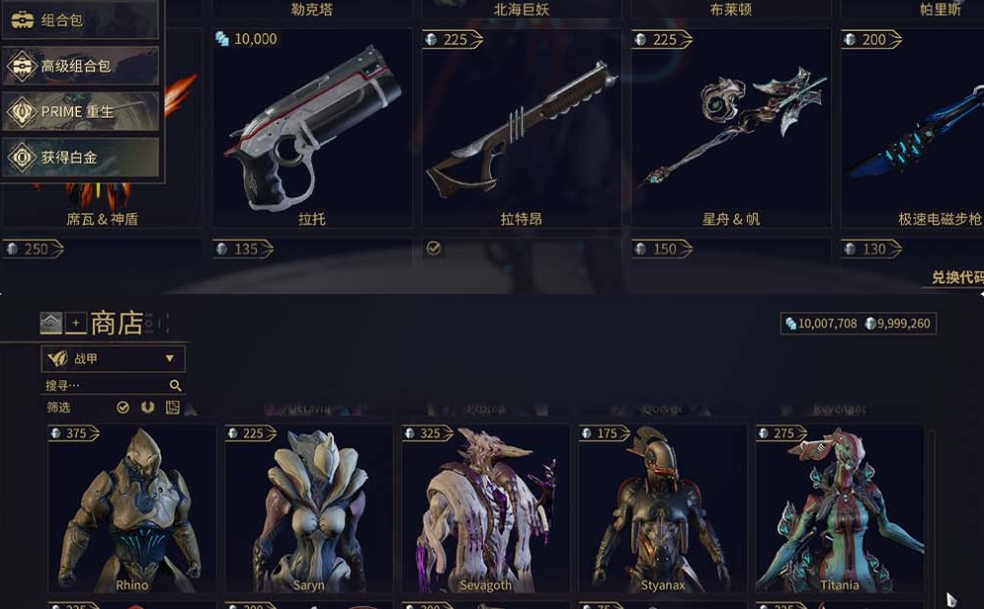Image resolution: width=984 pixels, height=609 pixels.
Task: Choose the Saryn warframe
Action: point(308,510)
